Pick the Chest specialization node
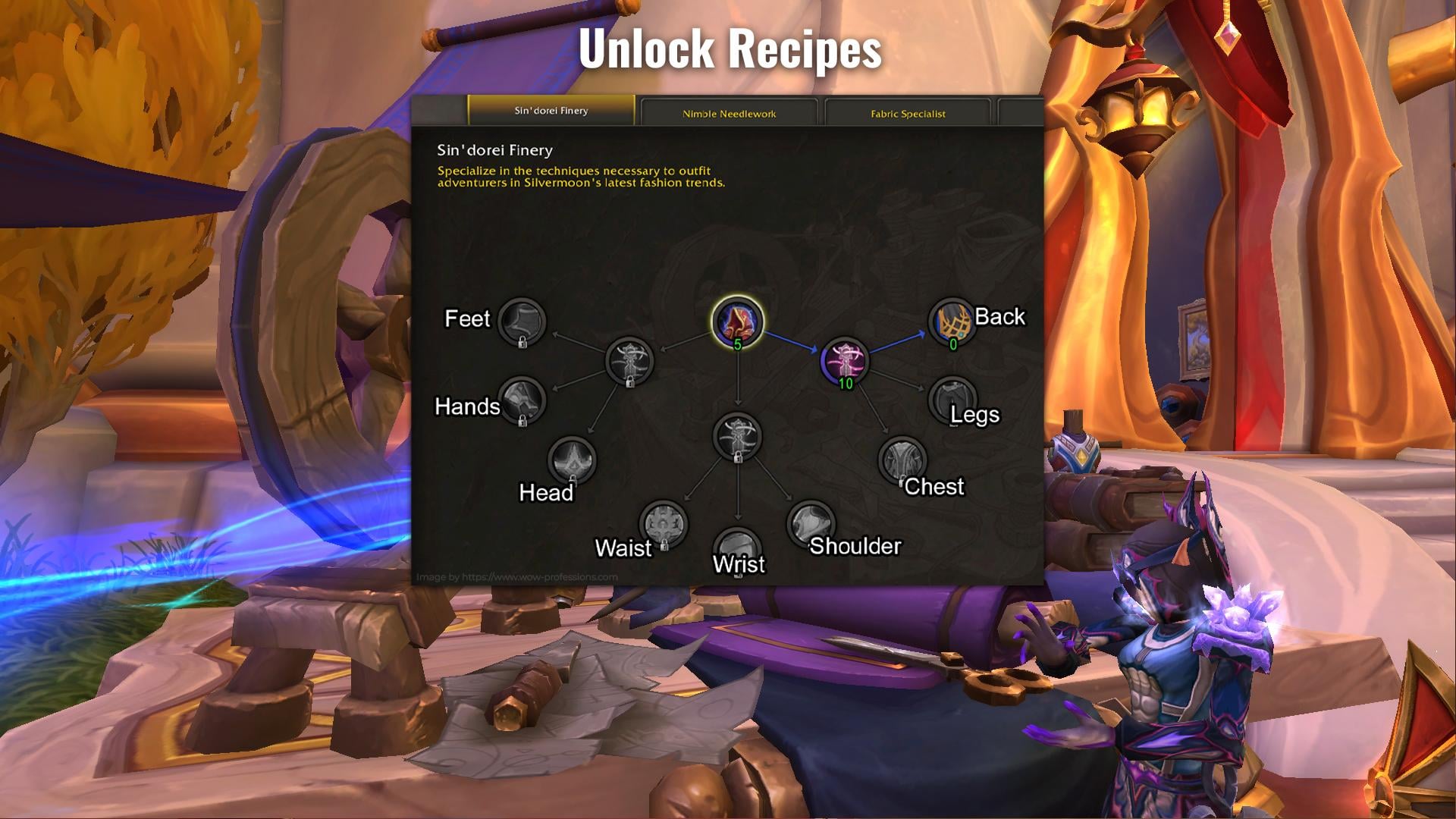The height and width of the screenshot is (819, 1456). pyautogui.click(x=902, y=460)
